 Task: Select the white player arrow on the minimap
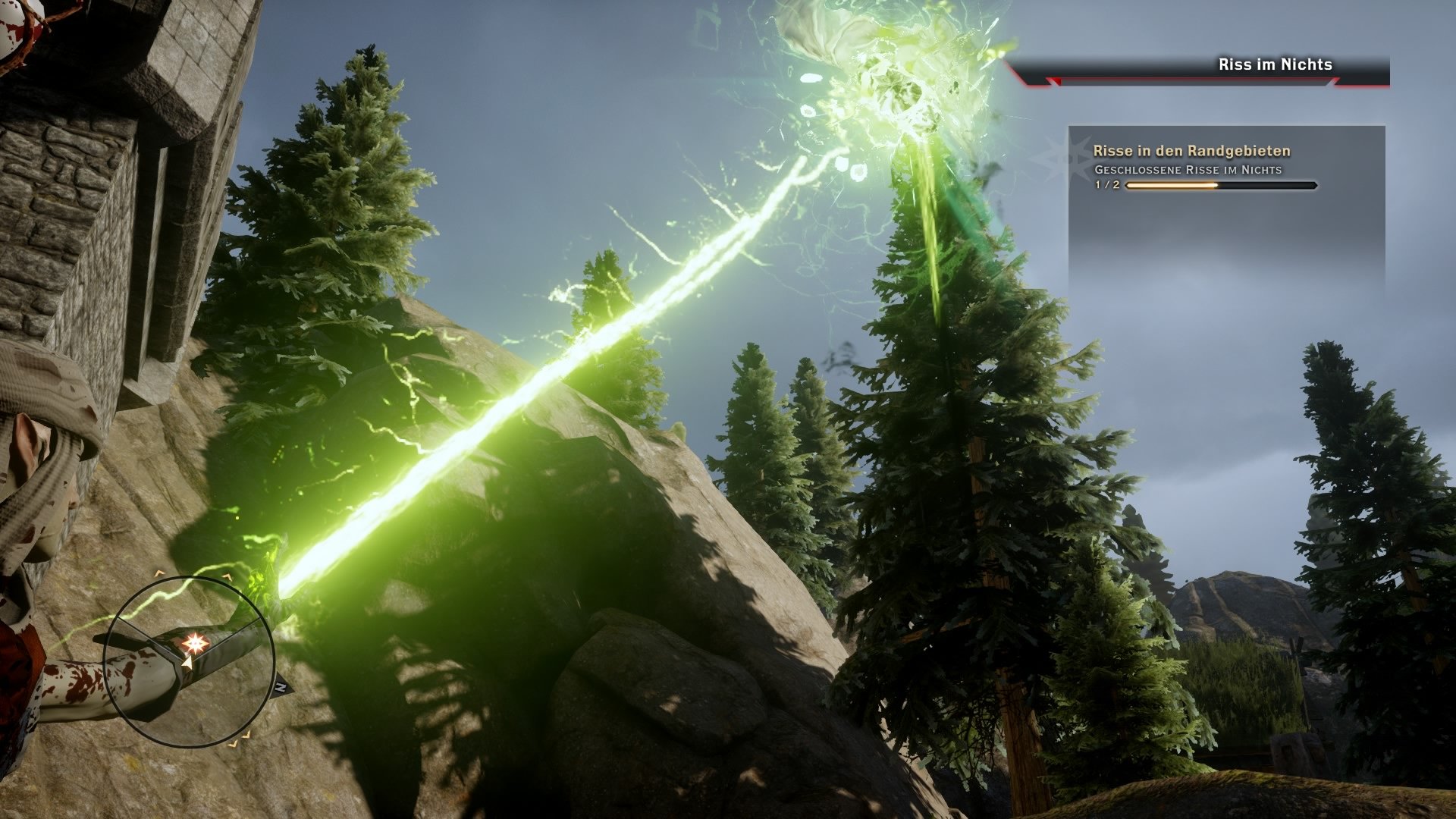pyautogui.click(x=187, y=664)
